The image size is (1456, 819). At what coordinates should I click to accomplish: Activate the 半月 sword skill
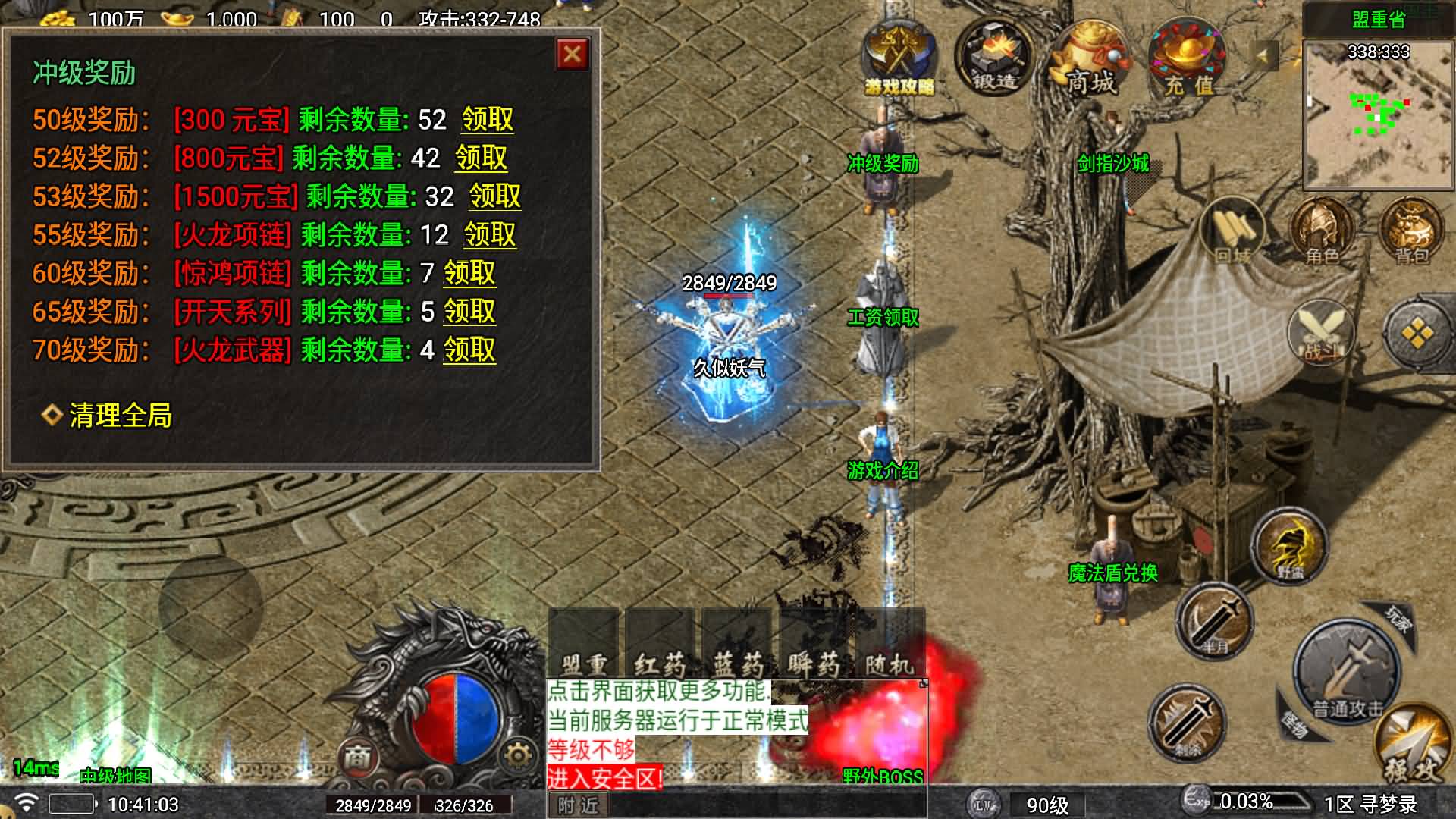click(x=1214, y=622)
